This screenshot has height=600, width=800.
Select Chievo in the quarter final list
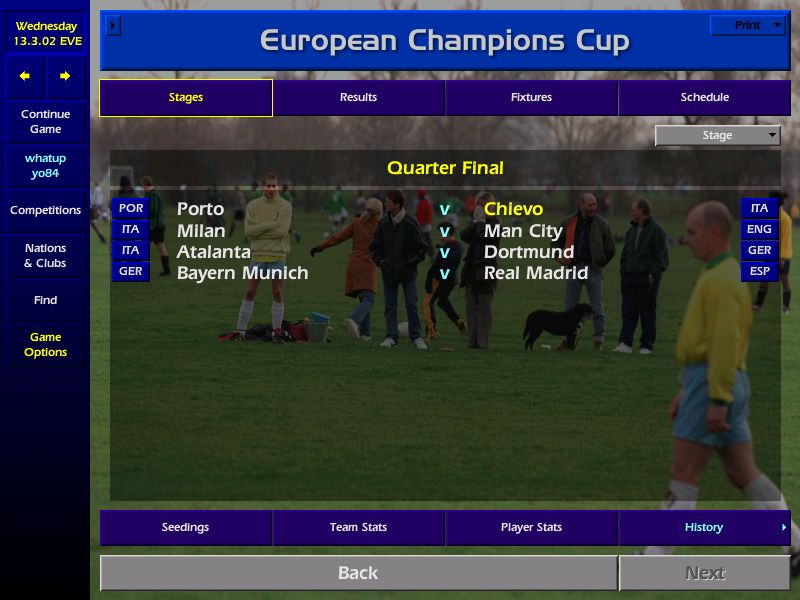[x=513, y=209]
